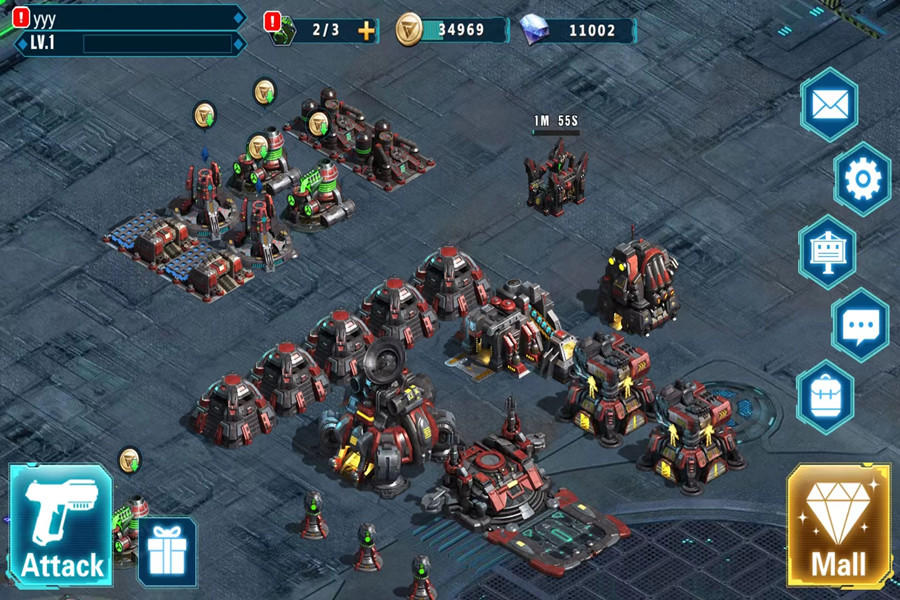Open the Attack menu
The width and height of the screenshot is (900, 600).
60,525
